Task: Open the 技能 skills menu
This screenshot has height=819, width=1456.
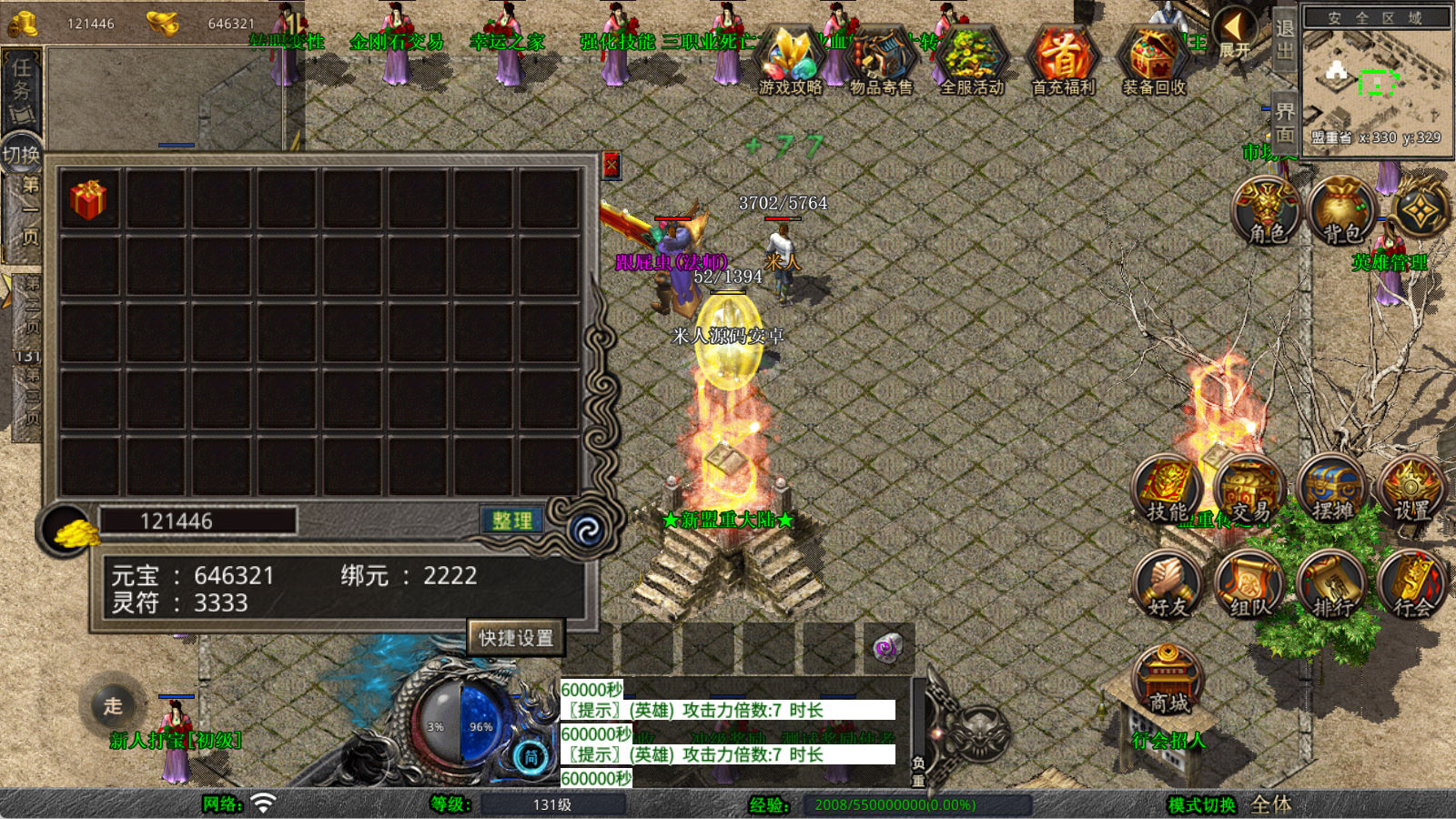Action: click(1168, 490)
